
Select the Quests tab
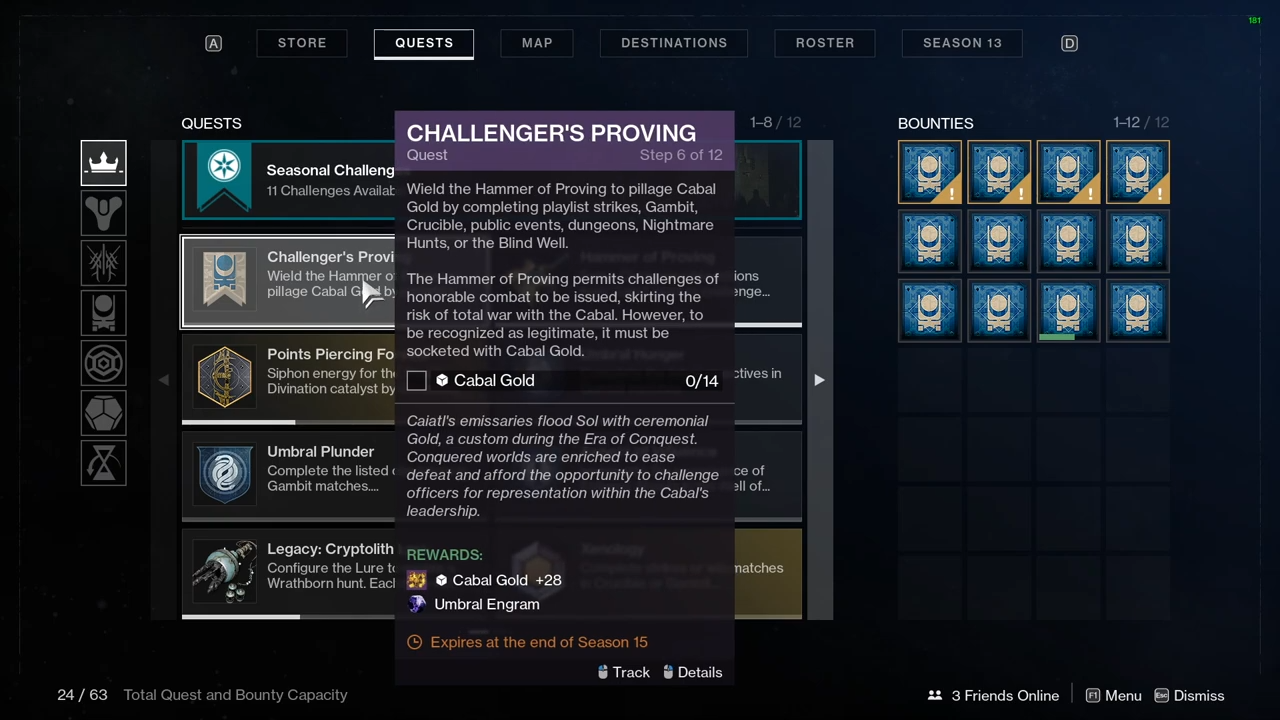point(424,43)
